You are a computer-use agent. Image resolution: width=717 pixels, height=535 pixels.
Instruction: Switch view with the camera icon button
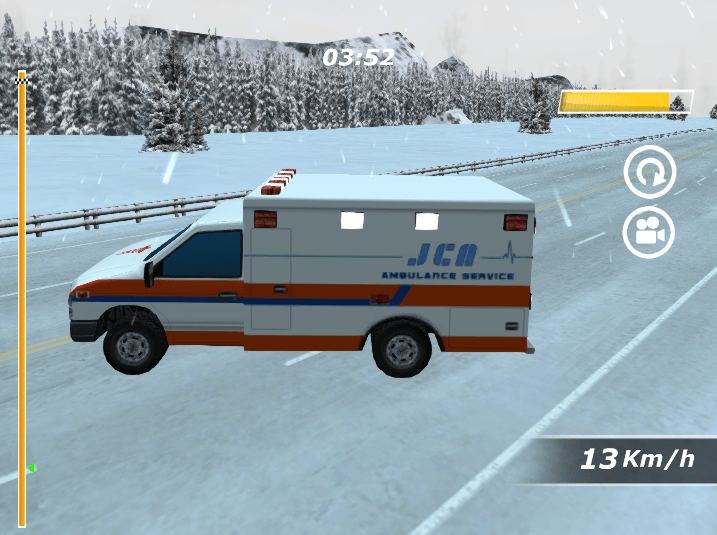point(649,232)
